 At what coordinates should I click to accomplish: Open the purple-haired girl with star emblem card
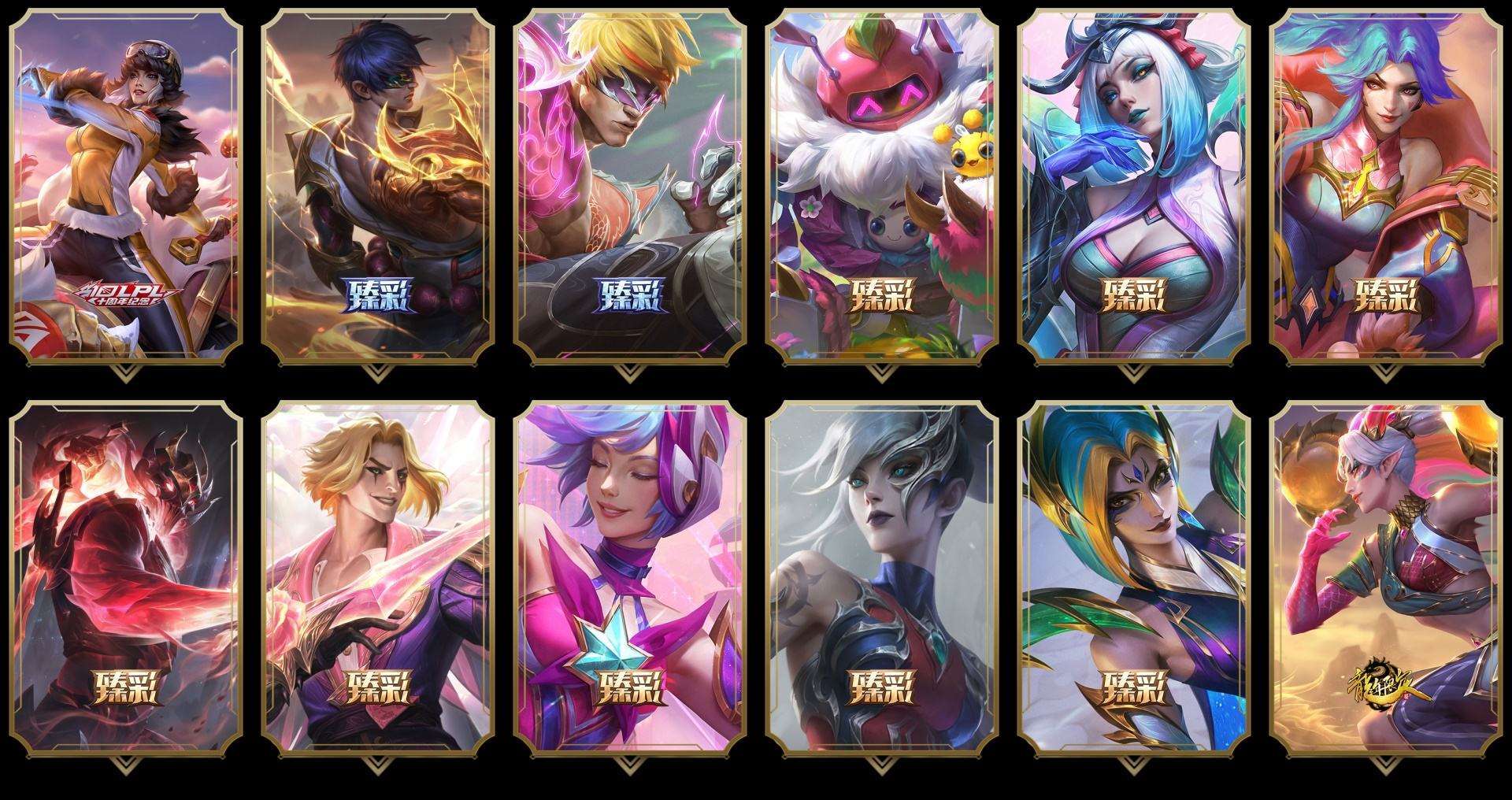tap(630, 579)
